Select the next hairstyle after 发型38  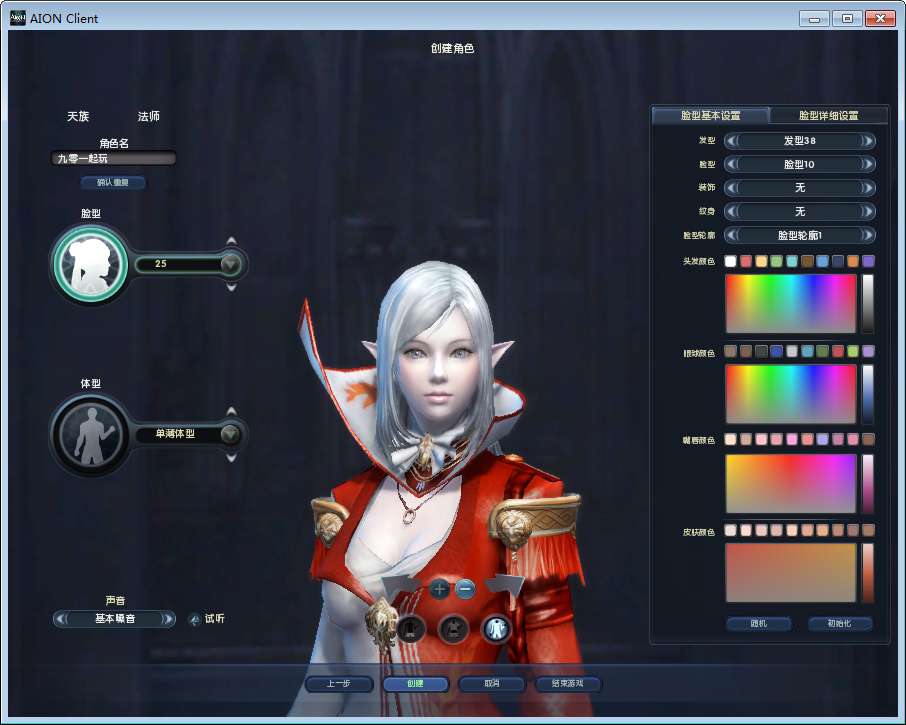click(868, 141)
